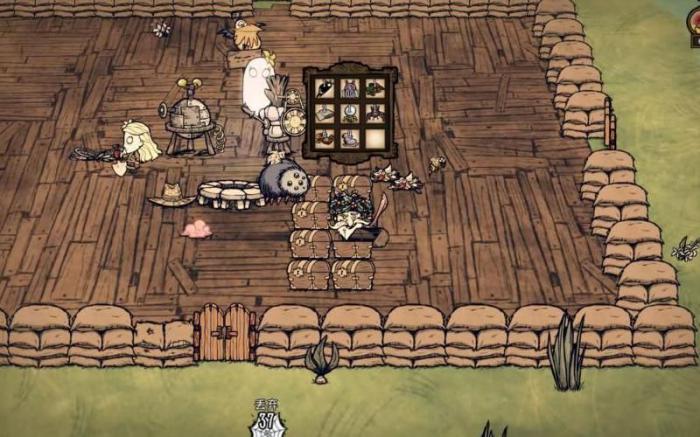Screen dimensions: 700x437
Task: Select the black feathery item in the chest
Action: 326,88
